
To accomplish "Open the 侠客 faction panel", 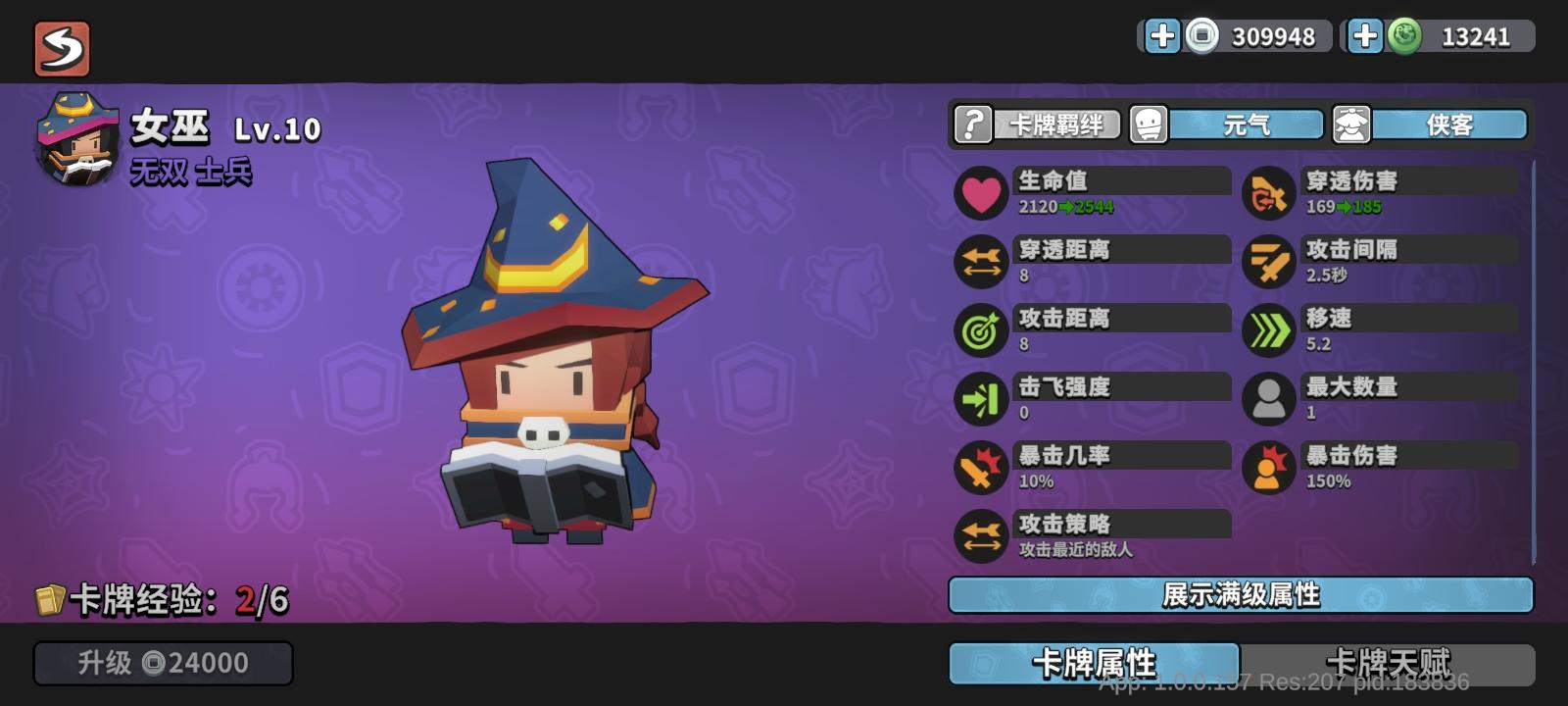I will pyautogui.click(x=1450, y=125).
